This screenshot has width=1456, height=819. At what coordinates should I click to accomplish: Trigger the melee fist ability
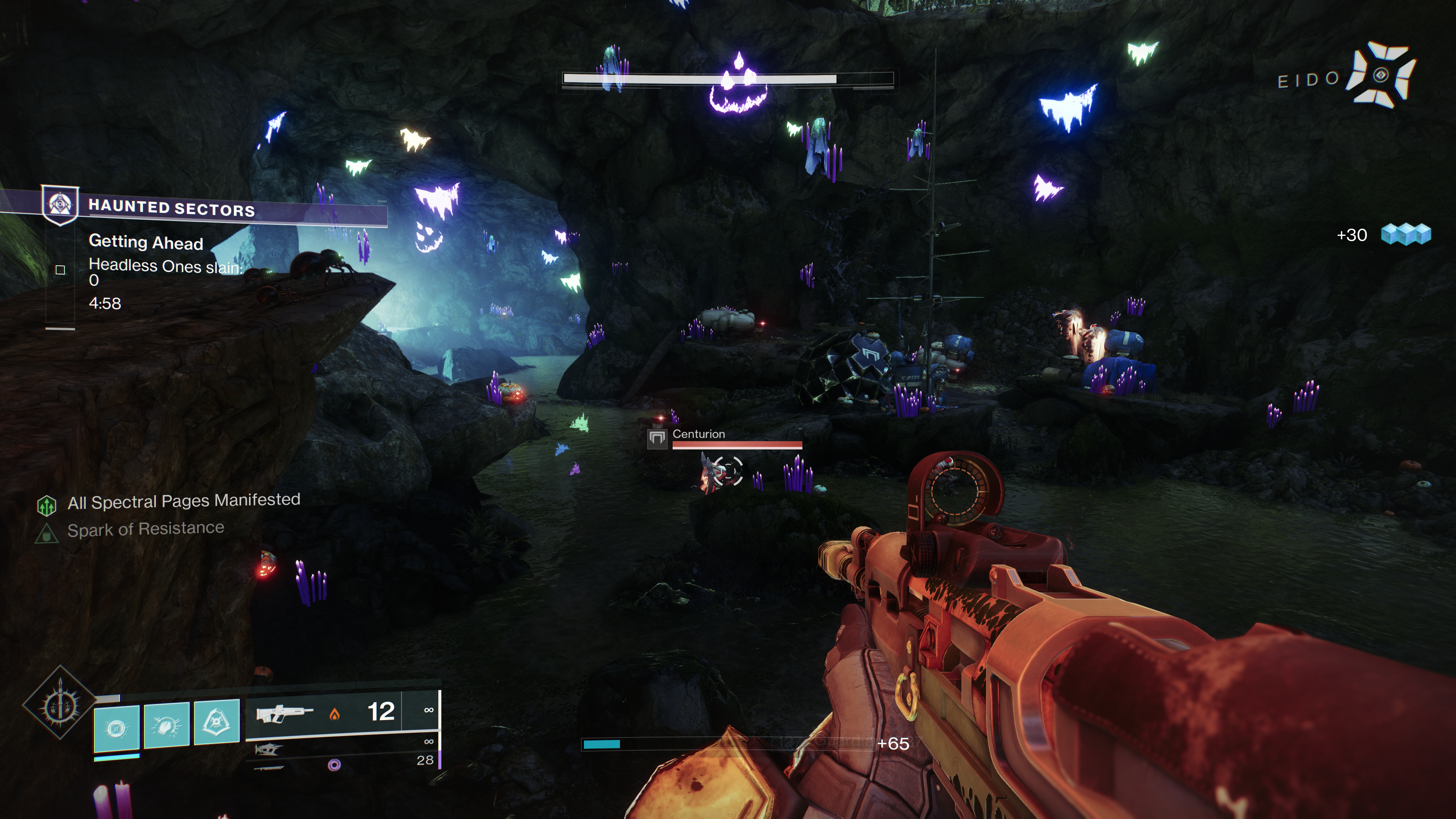click(x=167, y=725)
